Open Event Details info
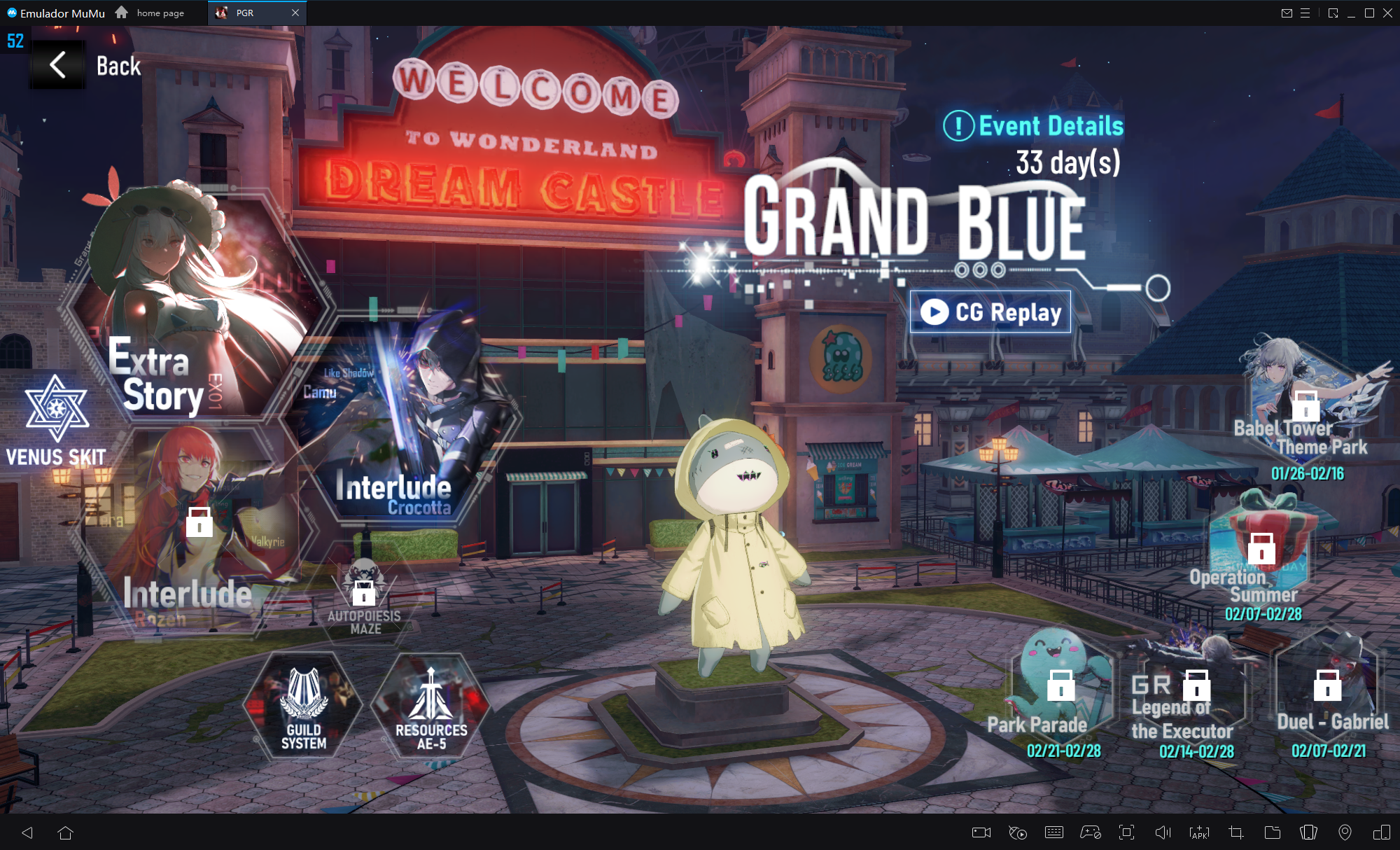 click(1033, 126)
